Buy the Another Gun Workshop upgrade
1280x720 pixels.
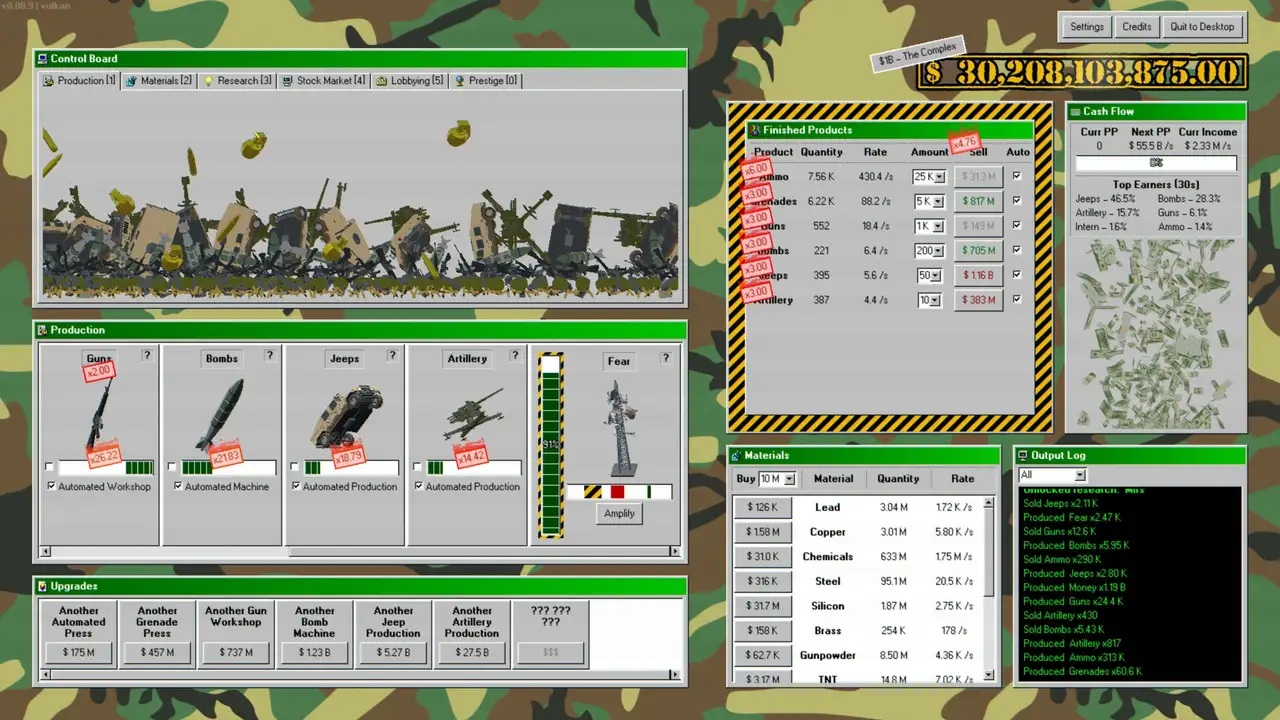pyautogui.click(x=235, y=652)
